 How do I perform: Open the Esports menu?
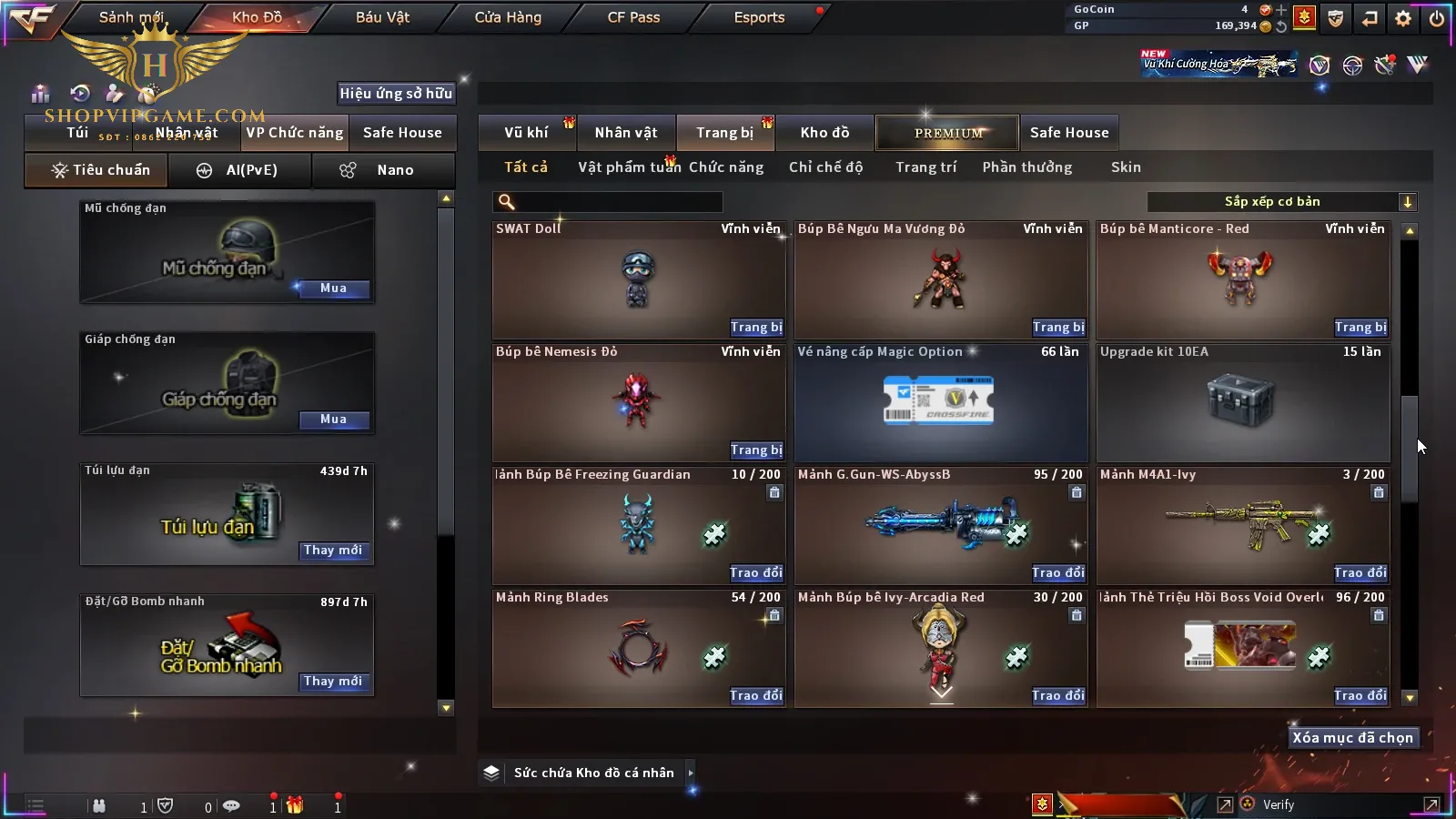coord(759,17)
